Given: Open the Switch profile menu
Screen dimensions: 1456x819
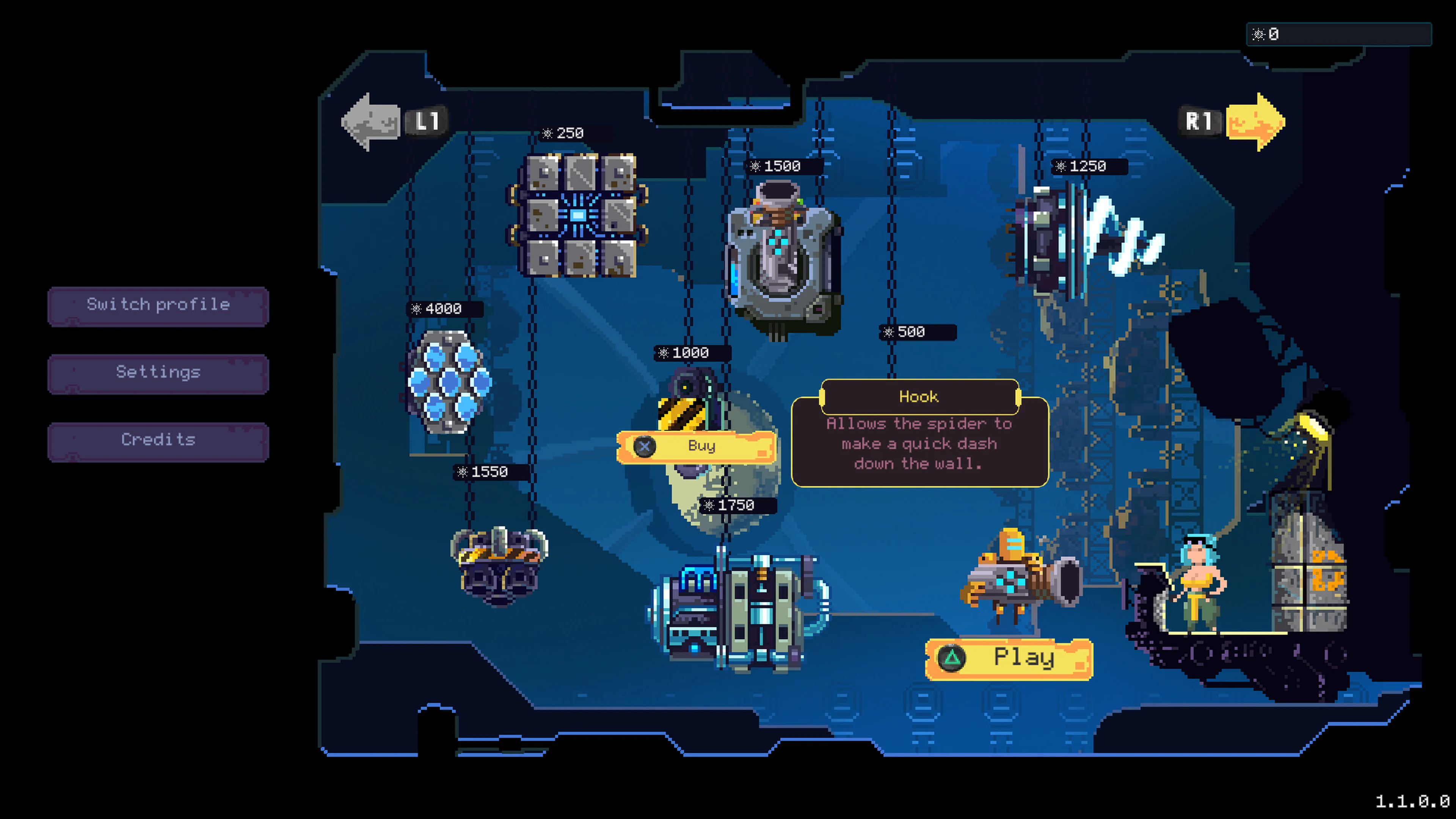Looking at the screenshot, I should pyautogui.click(x=158, y=305).
